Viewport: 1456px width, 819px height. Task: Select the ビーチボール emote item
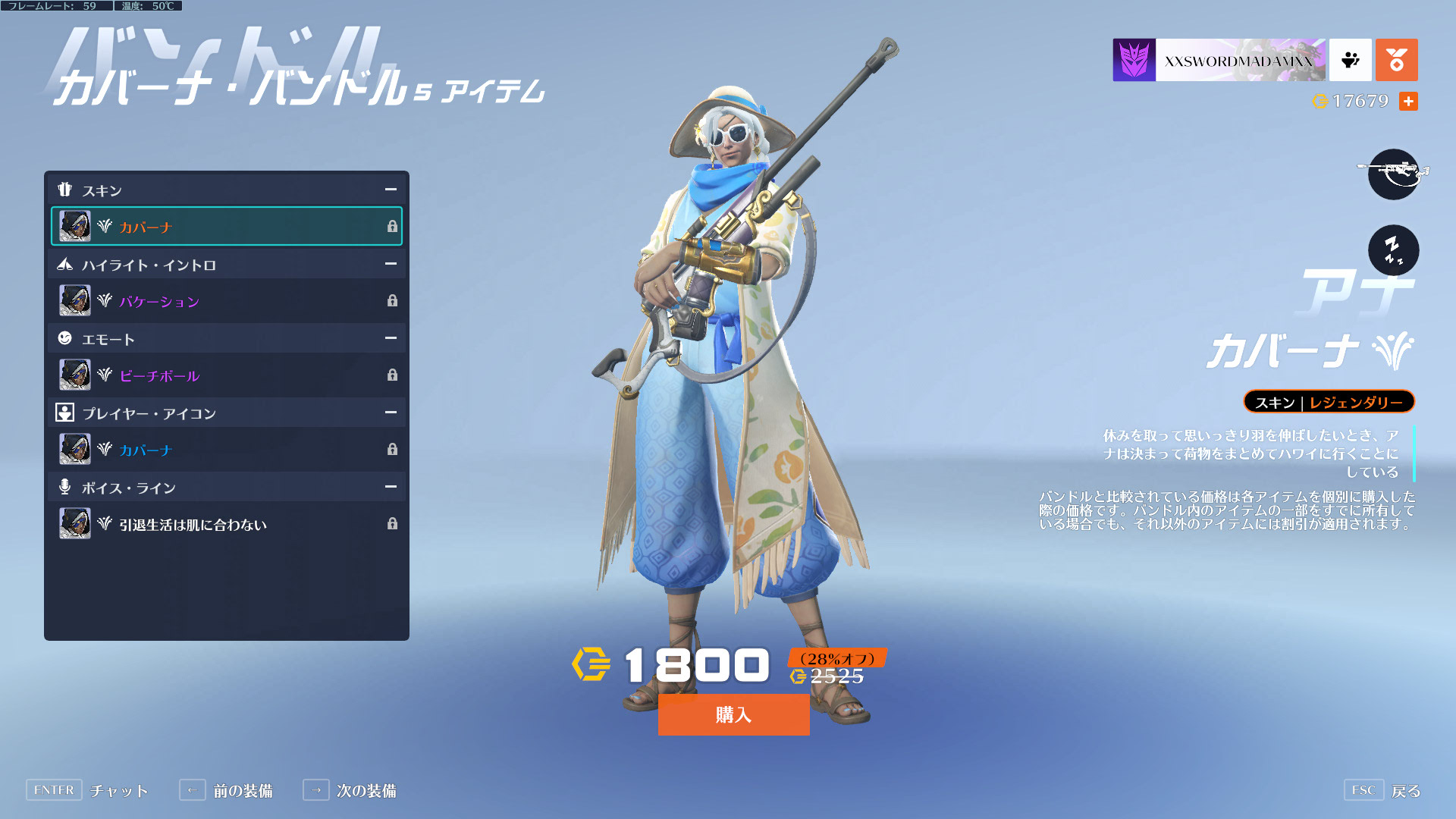point(226,375)
